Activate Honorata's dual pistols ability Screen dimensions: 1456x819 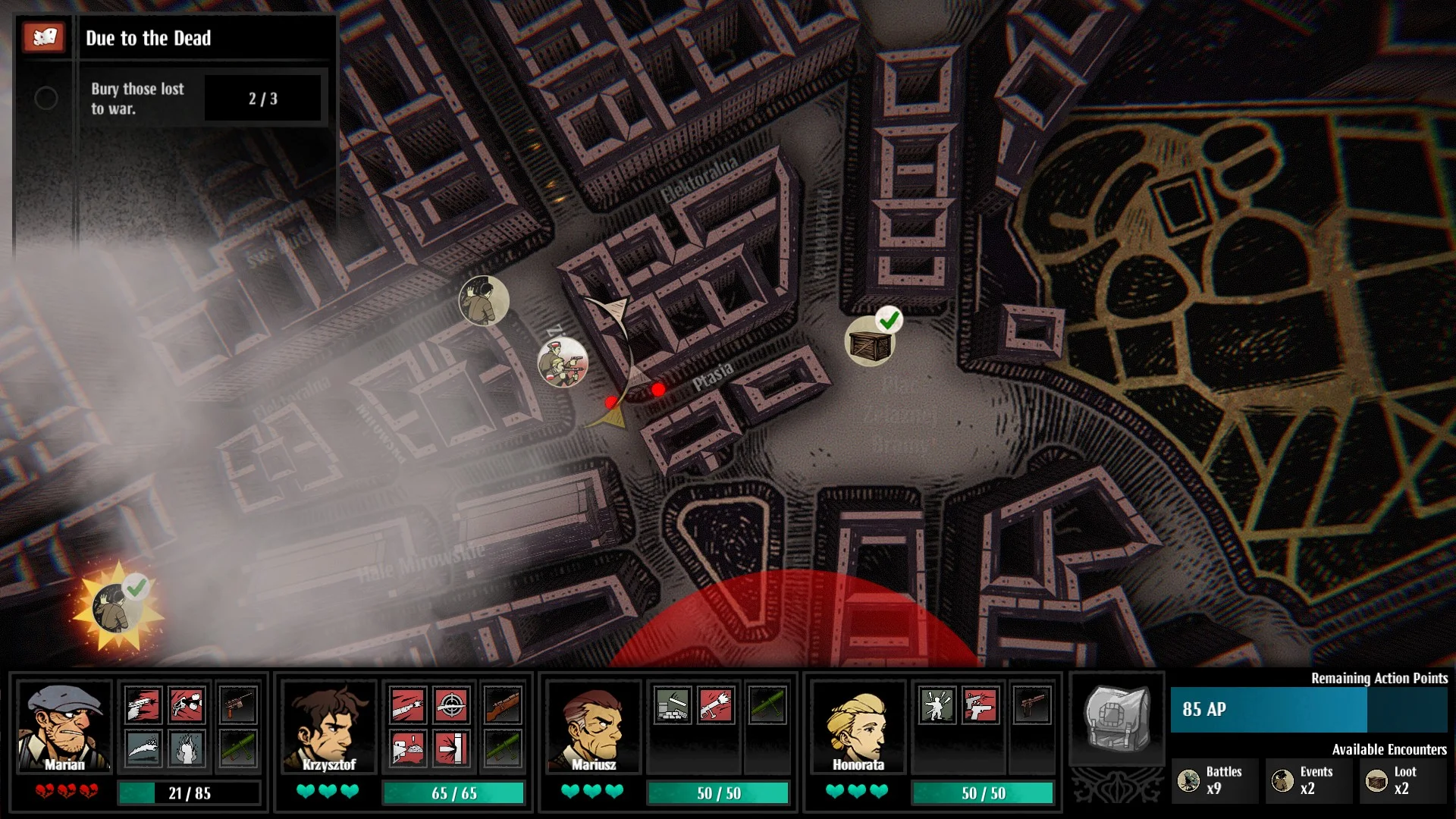coord(980,705)
